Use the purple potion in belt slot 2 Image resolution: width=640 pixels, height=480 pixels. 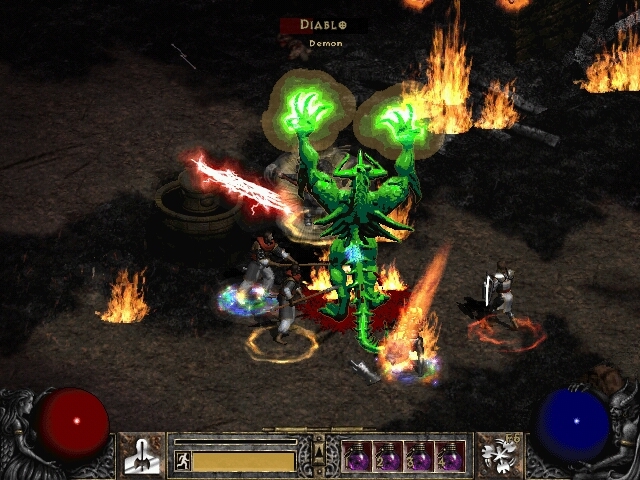388,455
